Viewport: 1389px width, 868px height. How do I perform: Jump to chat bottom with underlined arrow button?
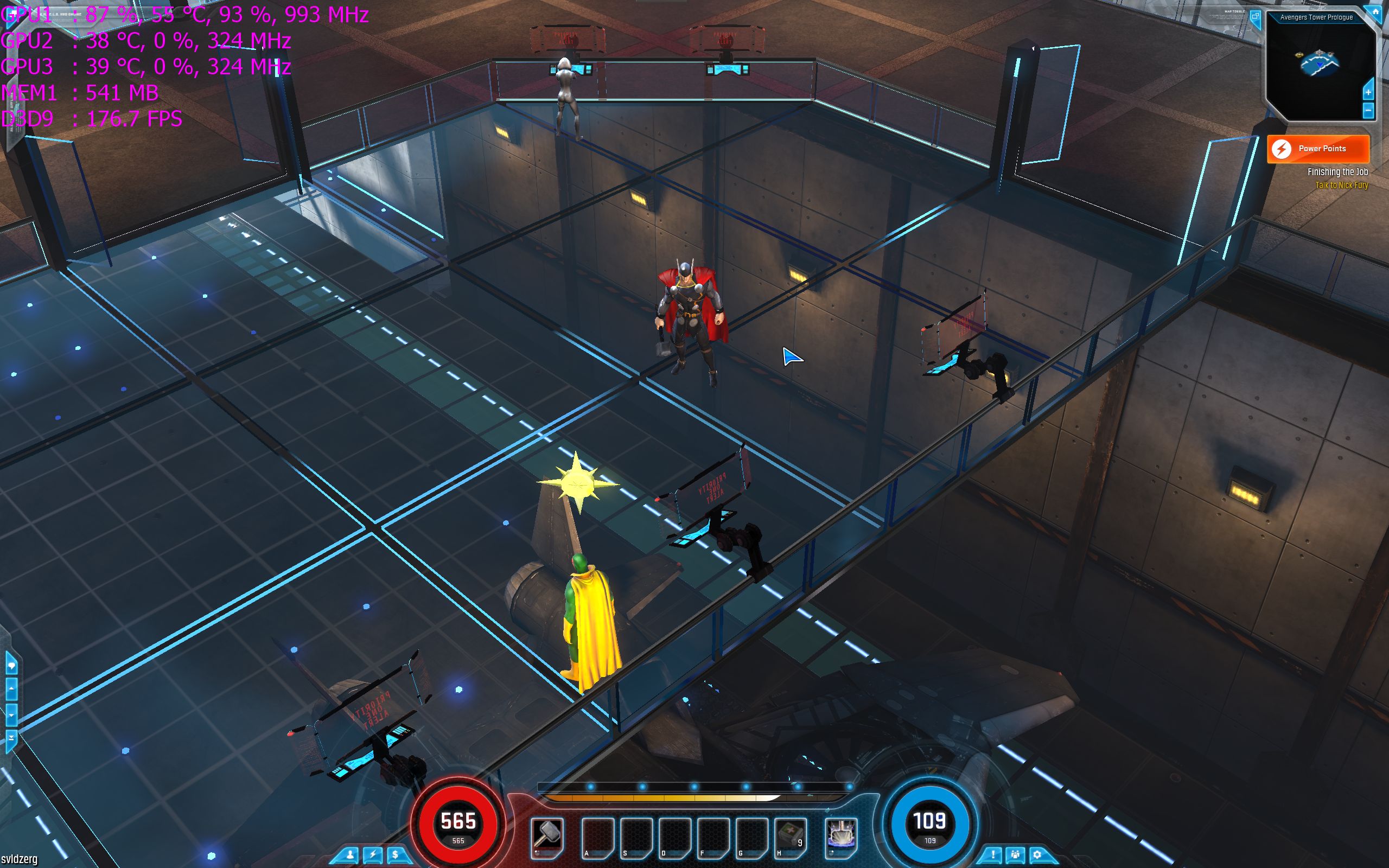[11, 737]
